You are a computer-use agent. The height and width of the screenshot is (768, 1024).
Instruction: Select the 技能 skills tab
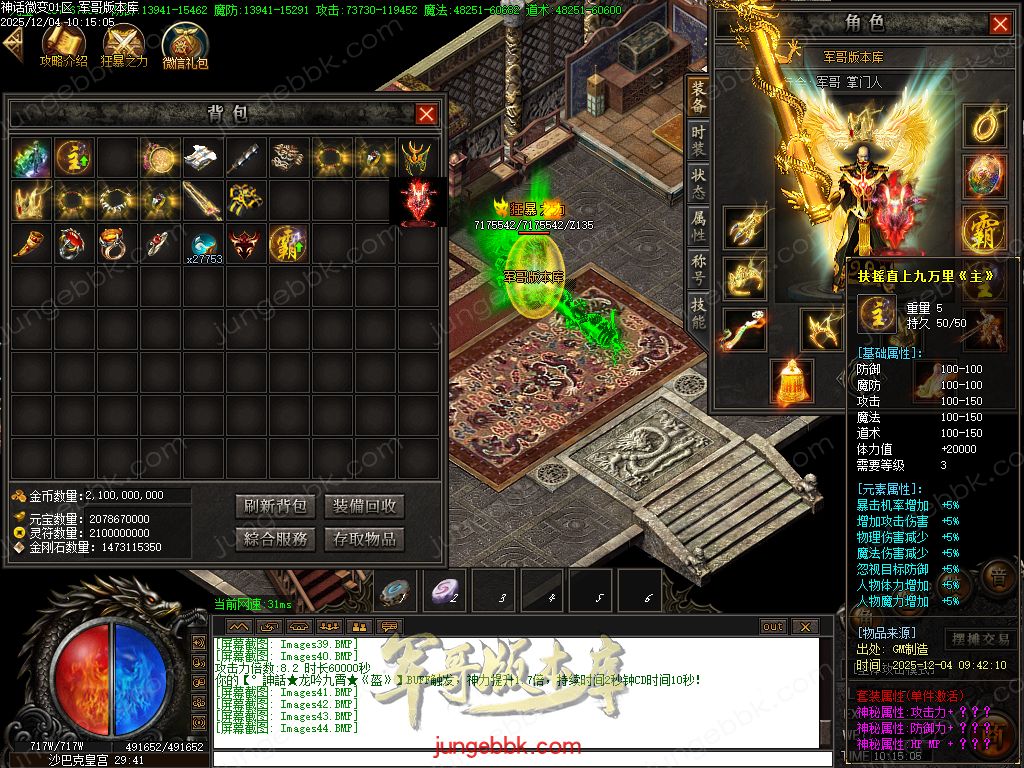pos(698,313)
